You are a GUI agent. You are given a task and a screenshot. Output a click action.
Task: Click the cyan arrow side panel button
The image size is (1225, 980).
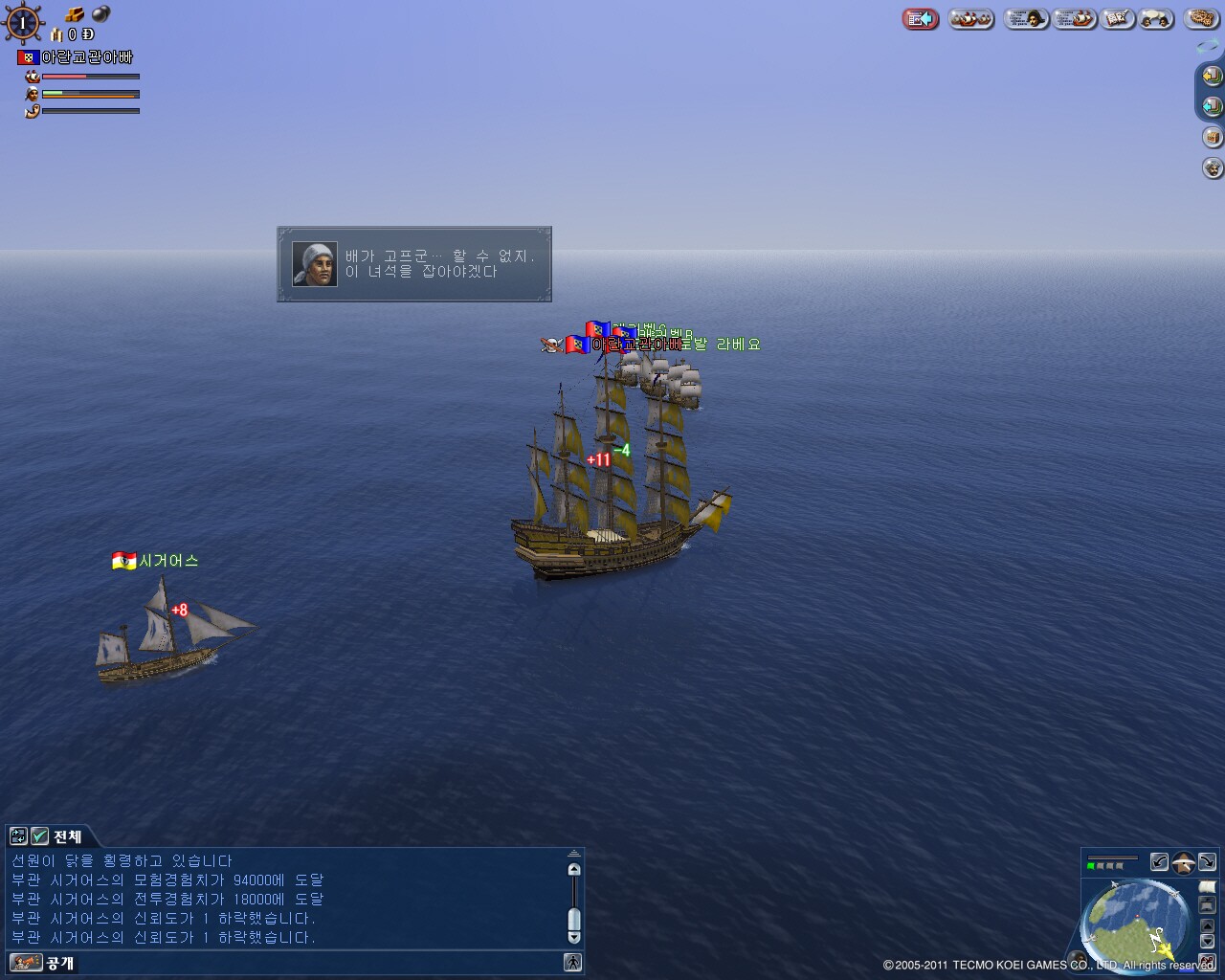click(x=1213, y=105)
